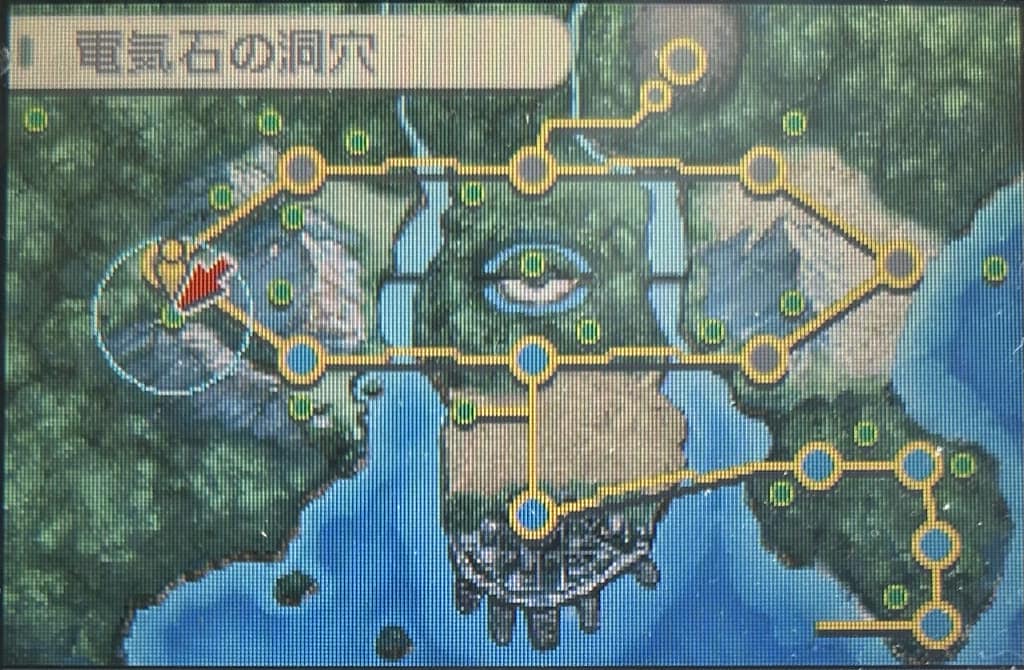
Task: Select the Entralink dot inside the central lake
Action: pos(533,265)
